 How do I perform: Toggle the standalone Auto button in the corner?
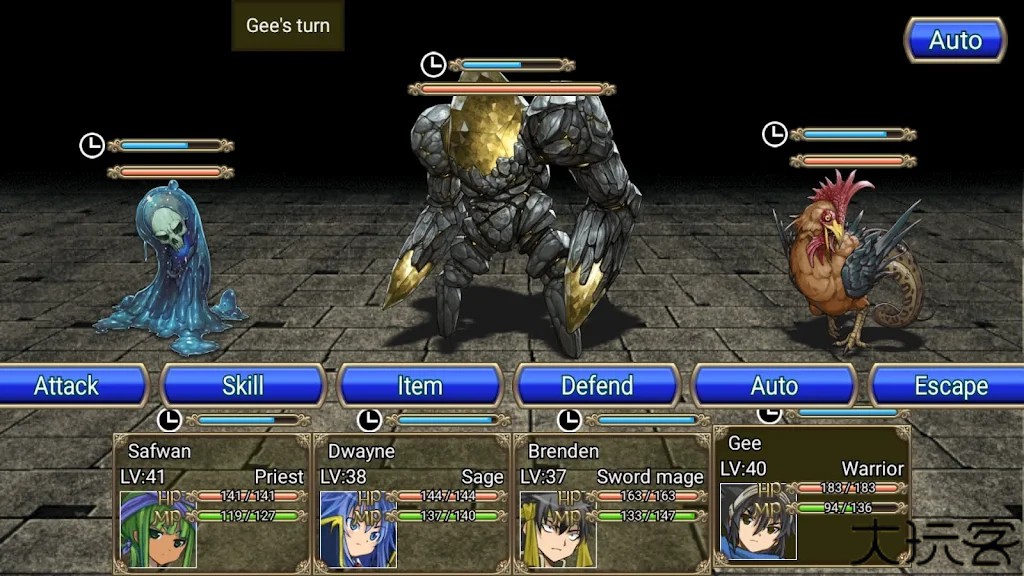pyautogui.click(x=955, y=41)
